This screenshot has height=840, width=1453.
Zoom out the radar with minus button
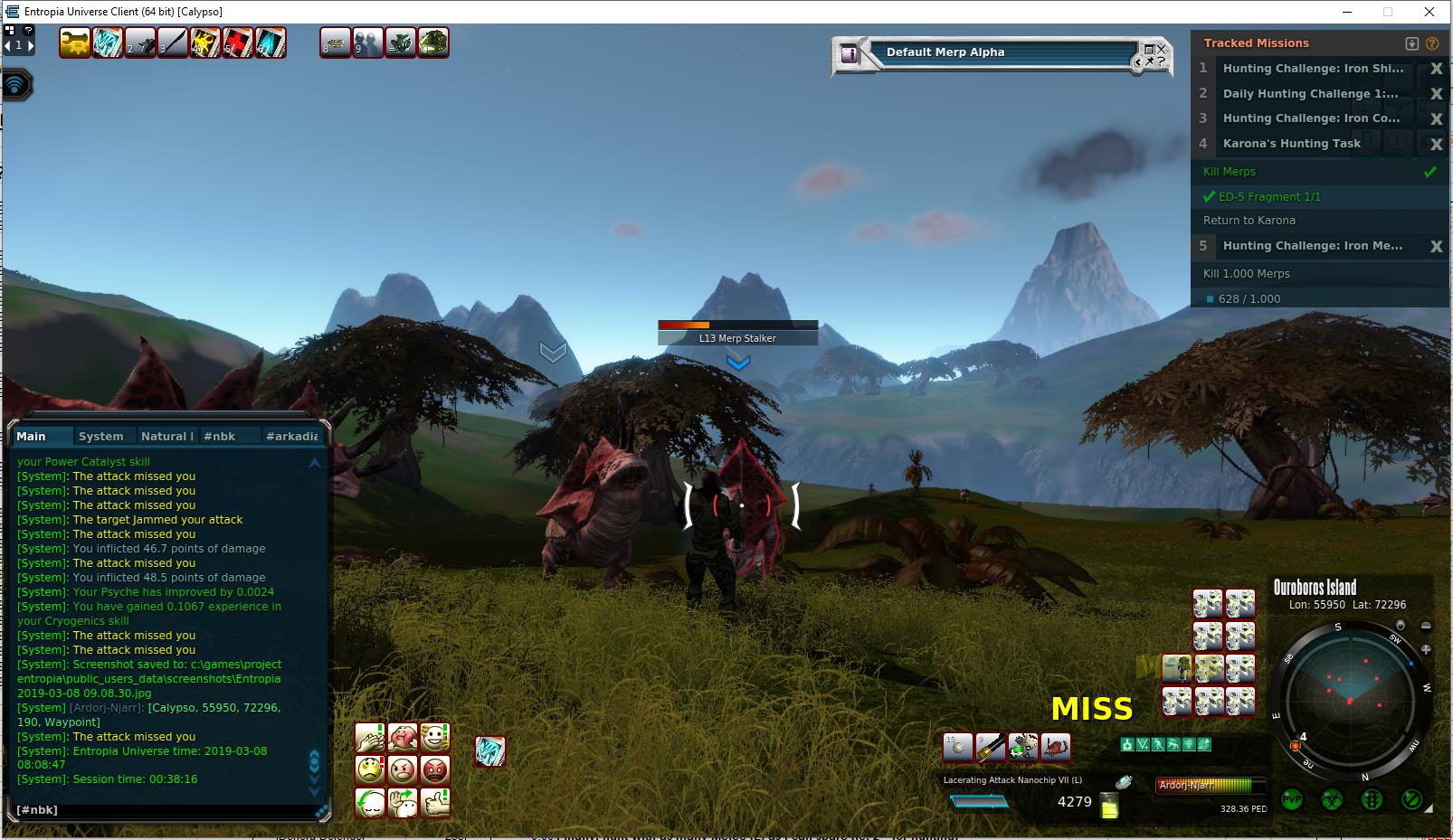1426,626
